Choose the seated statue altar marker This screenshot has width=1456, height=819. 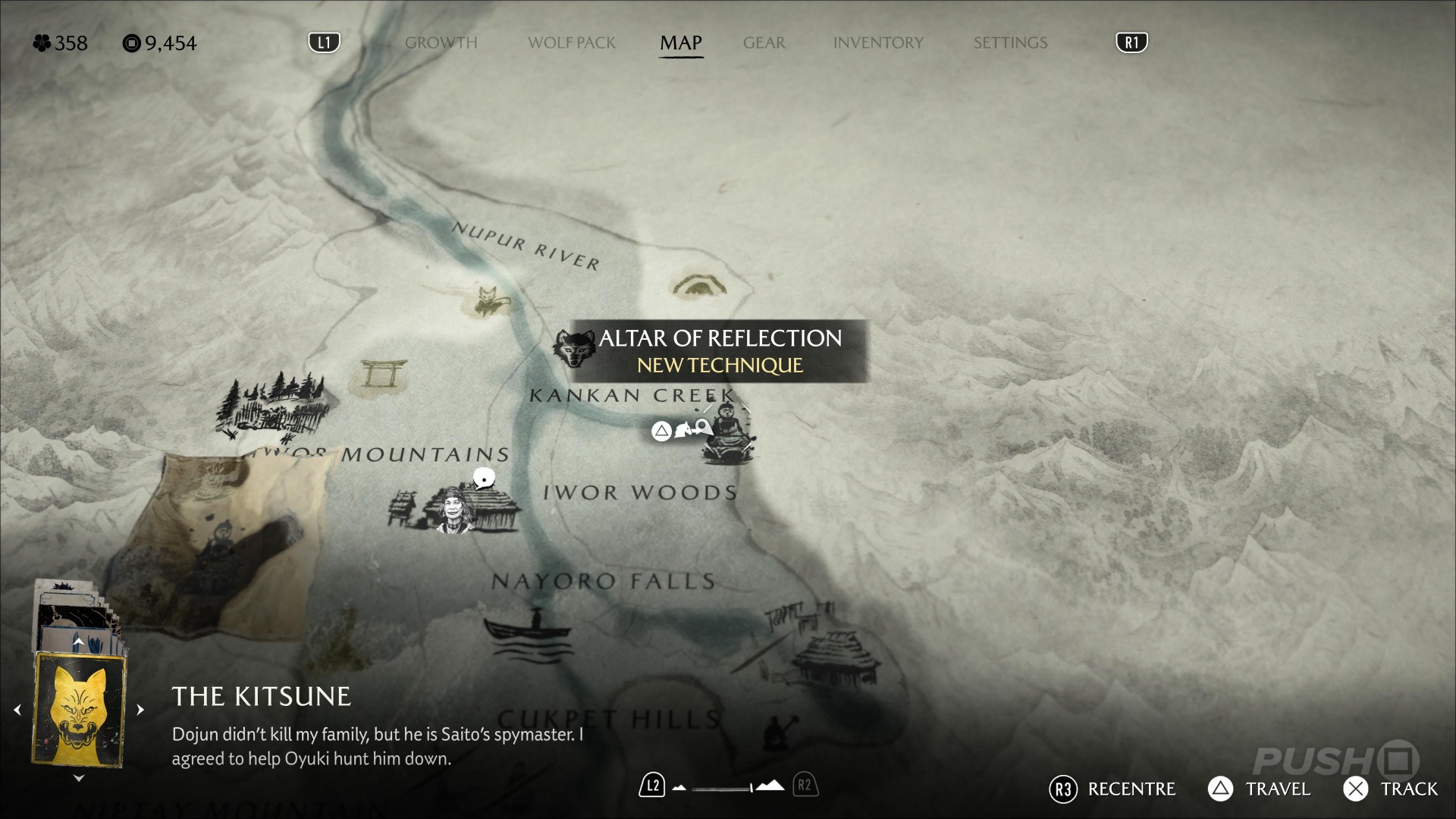tap(727, 434)
